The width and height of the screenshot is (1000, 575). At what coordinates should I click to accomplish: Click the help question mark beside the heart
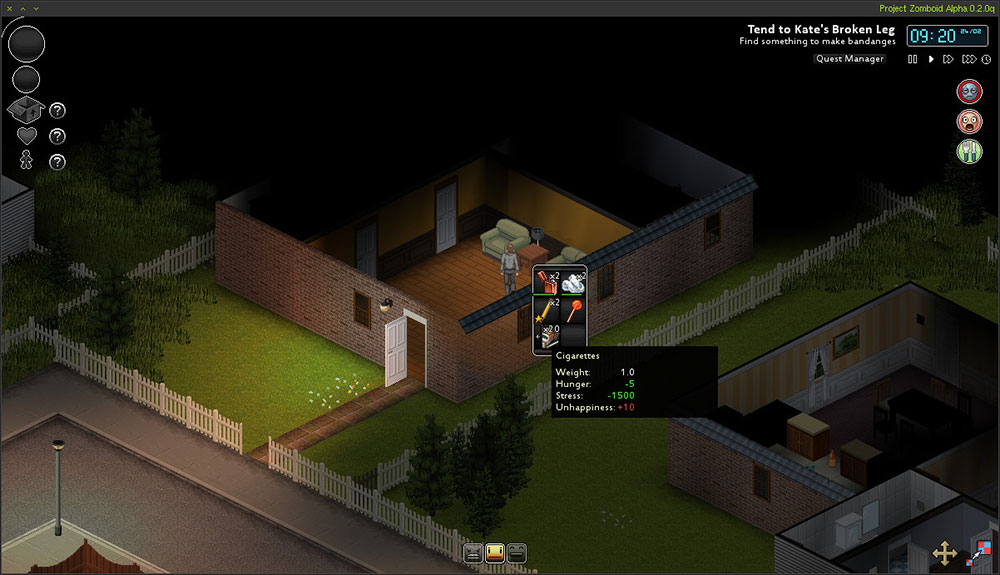coord(58,136)
